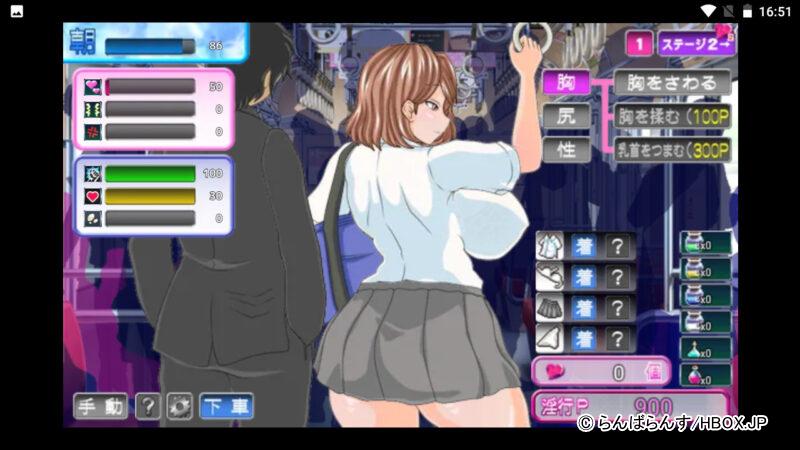Go to ステージ2 with the arrow button
This screenshot has width=800, height=450.
696,44
